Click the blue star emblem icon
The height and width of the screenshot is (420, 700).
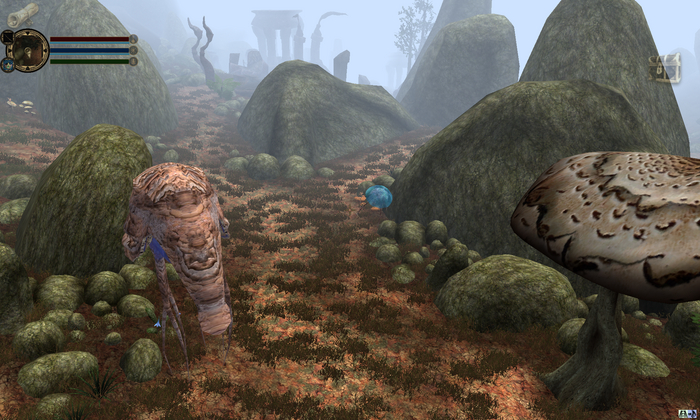8,64
